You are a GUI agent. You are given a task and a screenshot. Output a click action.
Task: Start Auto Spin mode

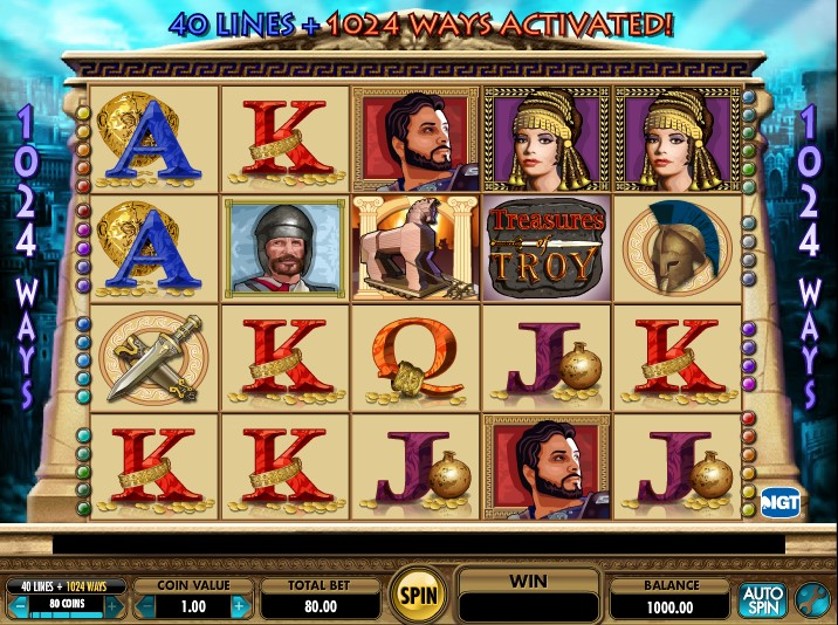762,599
